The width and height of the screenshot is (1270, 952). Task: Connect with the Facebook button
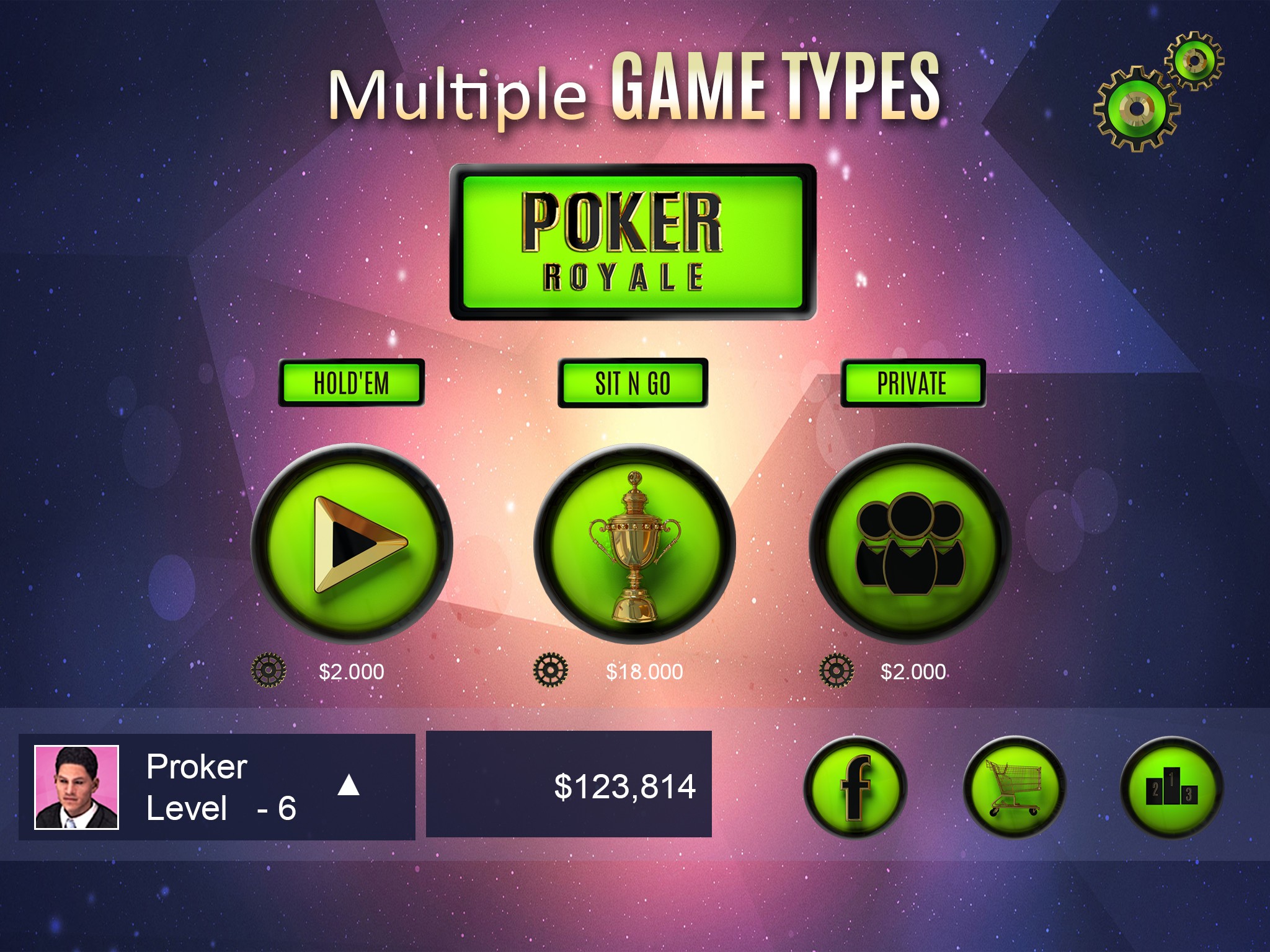(x=855, y=787)
